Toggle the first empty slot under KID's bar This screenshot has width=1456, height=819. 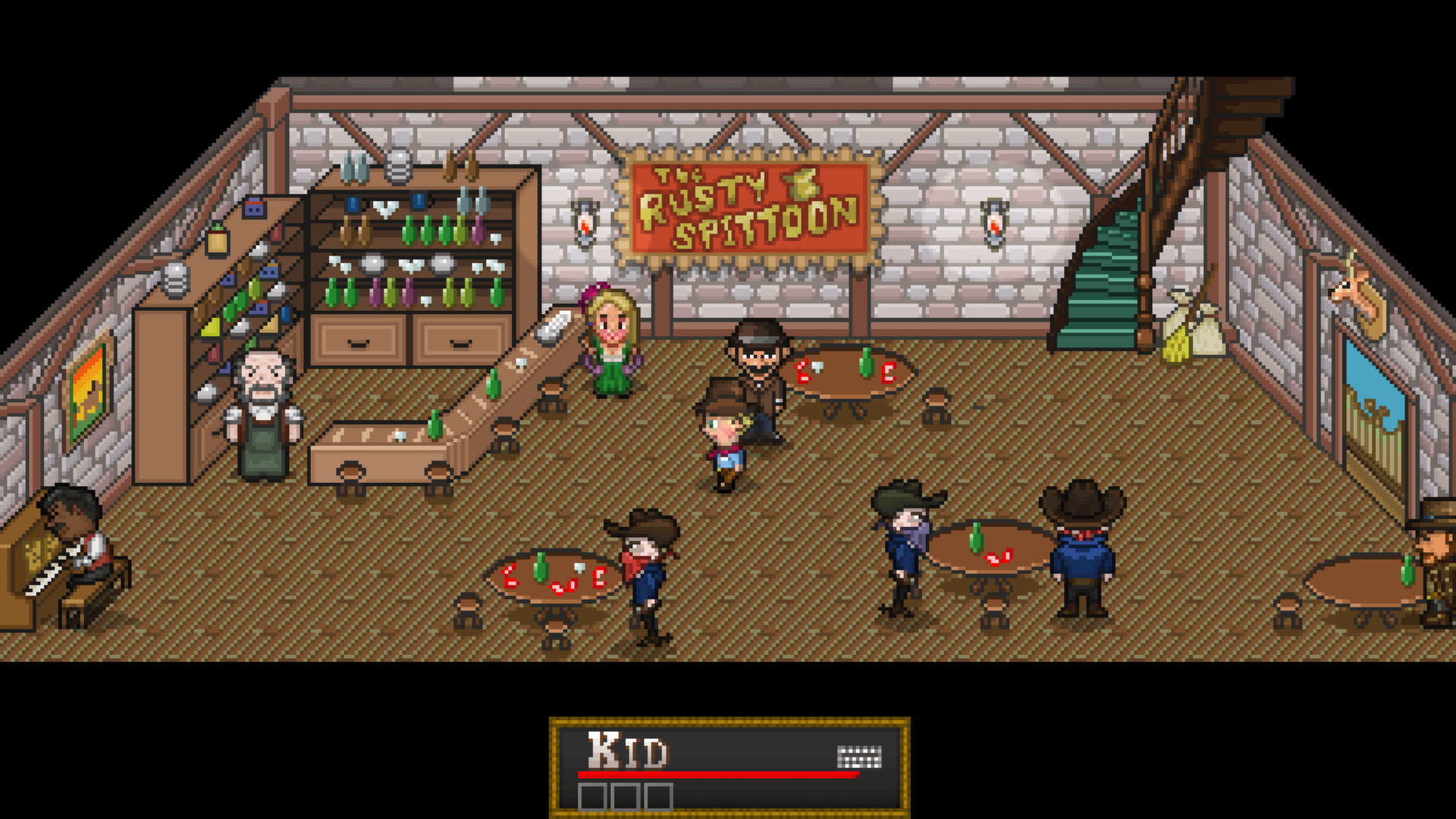[591, 798]
